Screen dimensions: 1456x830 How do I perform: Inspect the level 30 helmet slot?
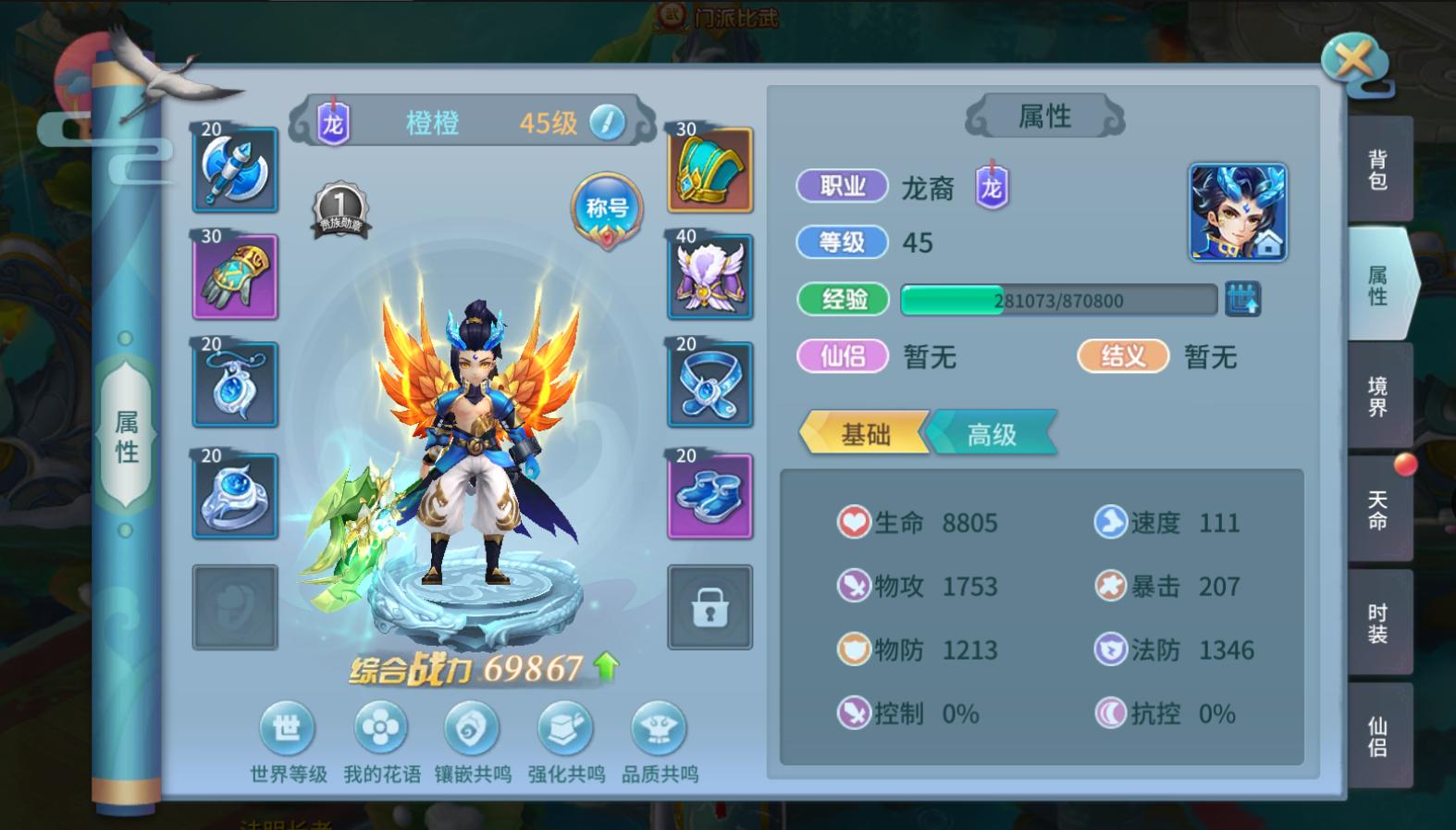[x=709, y=169]
